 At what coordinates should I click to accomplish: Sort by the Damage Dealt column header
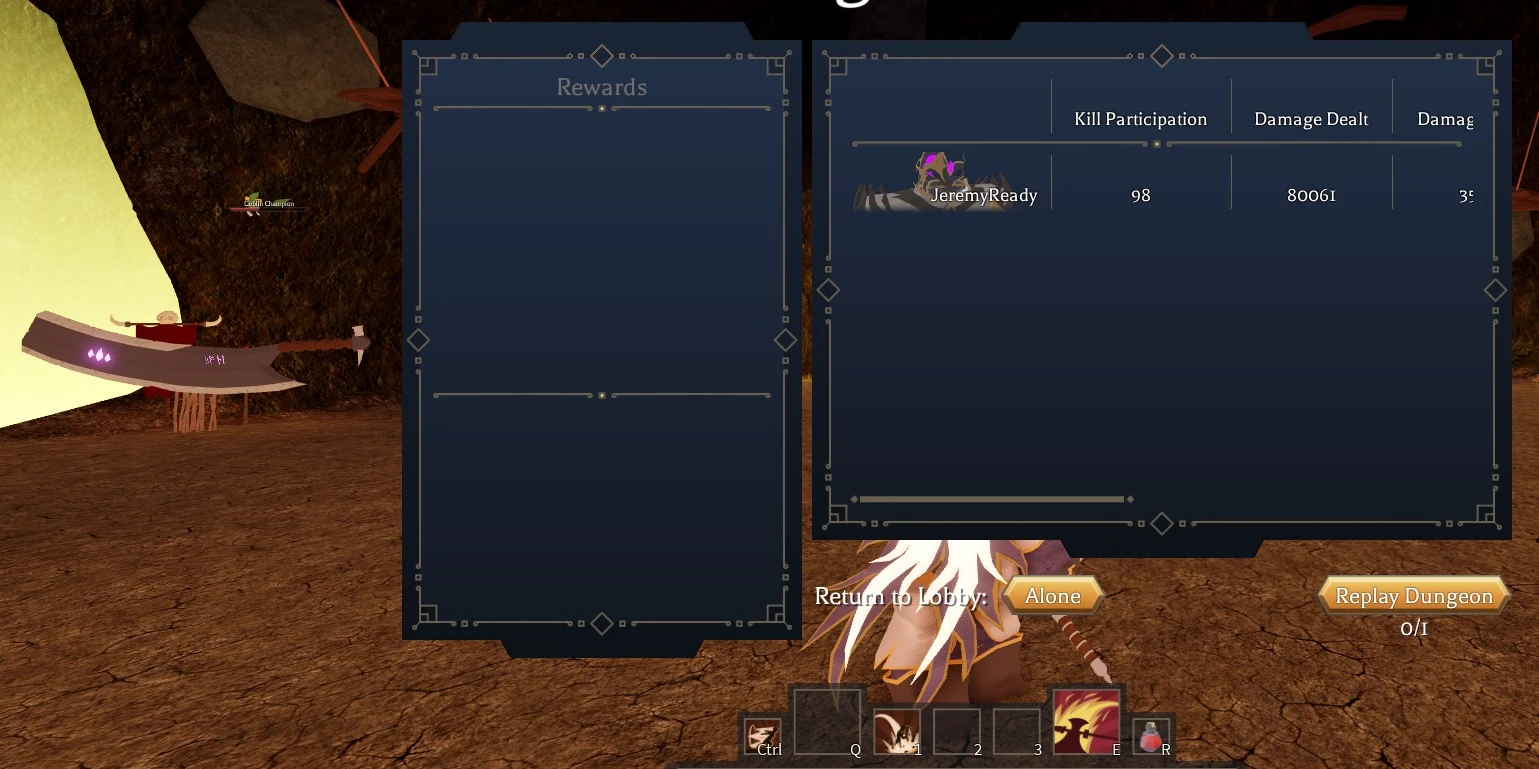click(1310, 118)
